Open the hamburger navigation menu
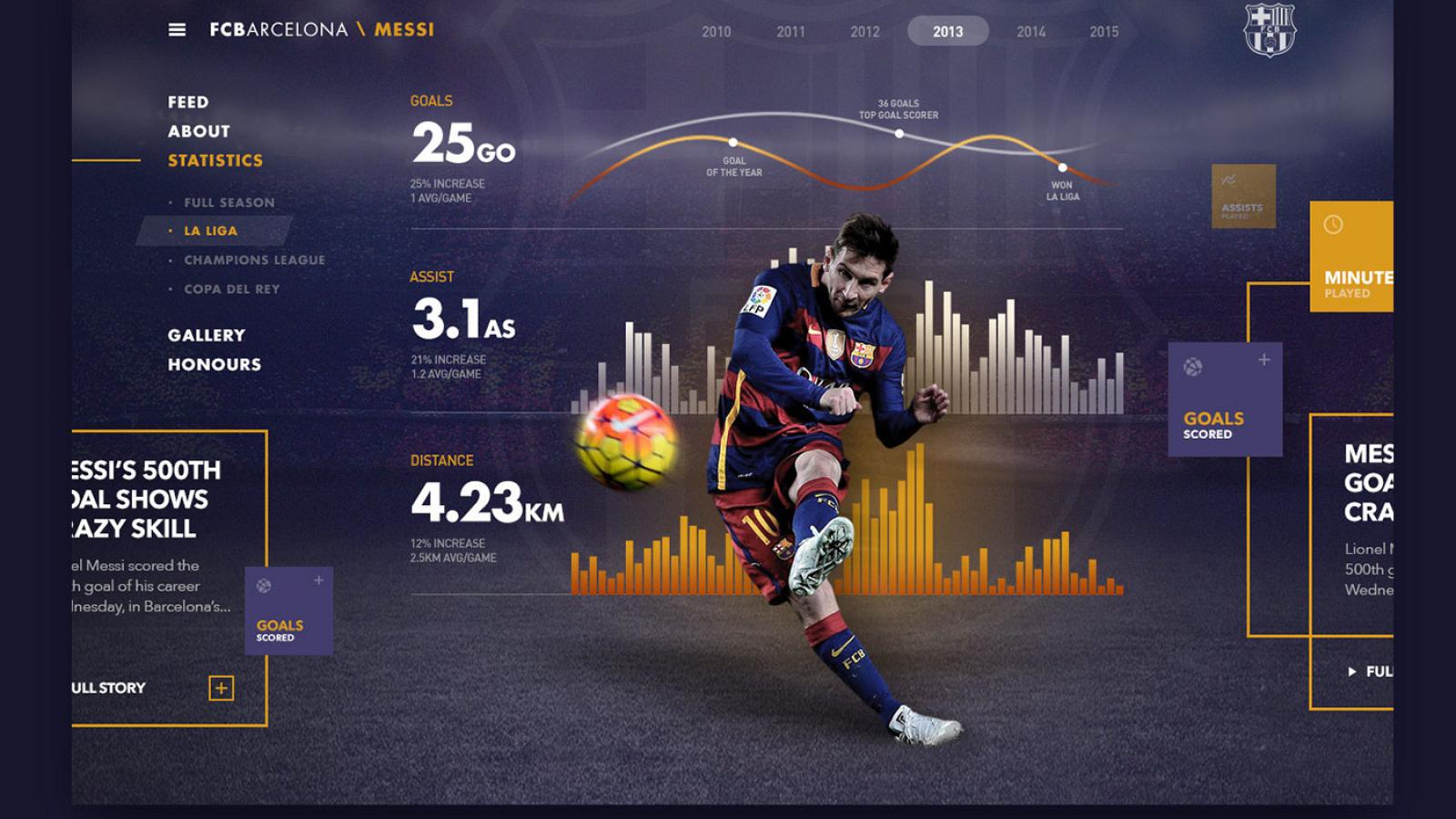This screenshot has height=819, width=1456. (176, 28)
